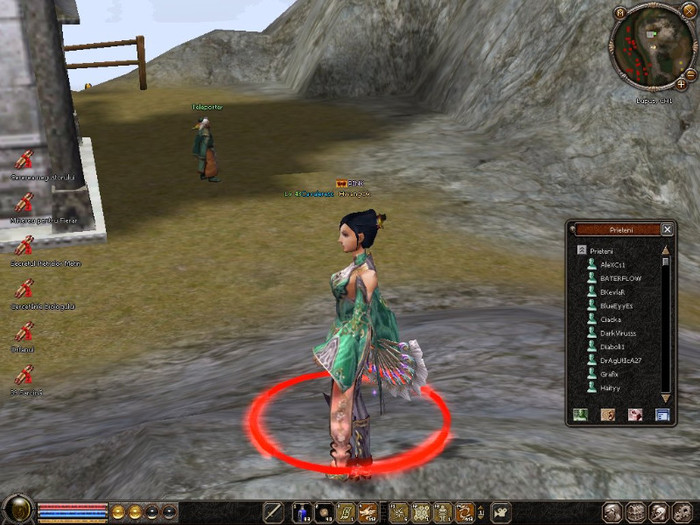This screenshot has width=700, height=525.
Task: Select friend BATERFLOW in the list
Action: tap(621, 278)
